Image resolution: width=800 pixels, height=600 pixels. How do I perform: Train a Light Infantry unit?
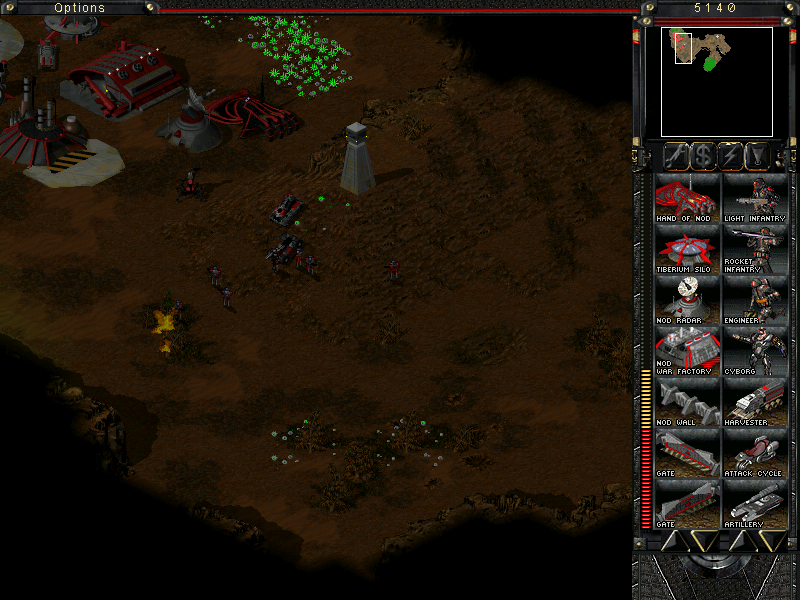click(x=755, y=197)
